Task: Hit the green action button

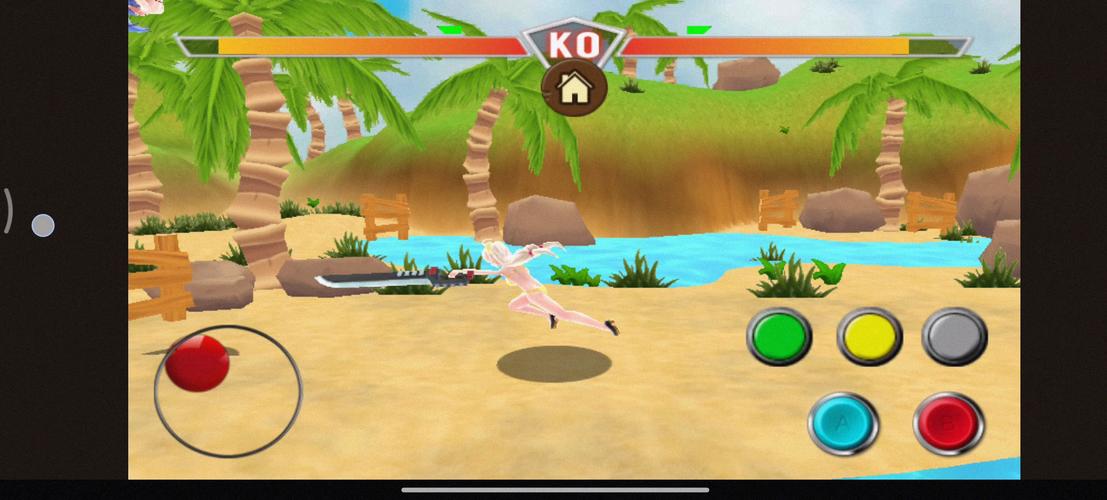Action: pos(779,335)
